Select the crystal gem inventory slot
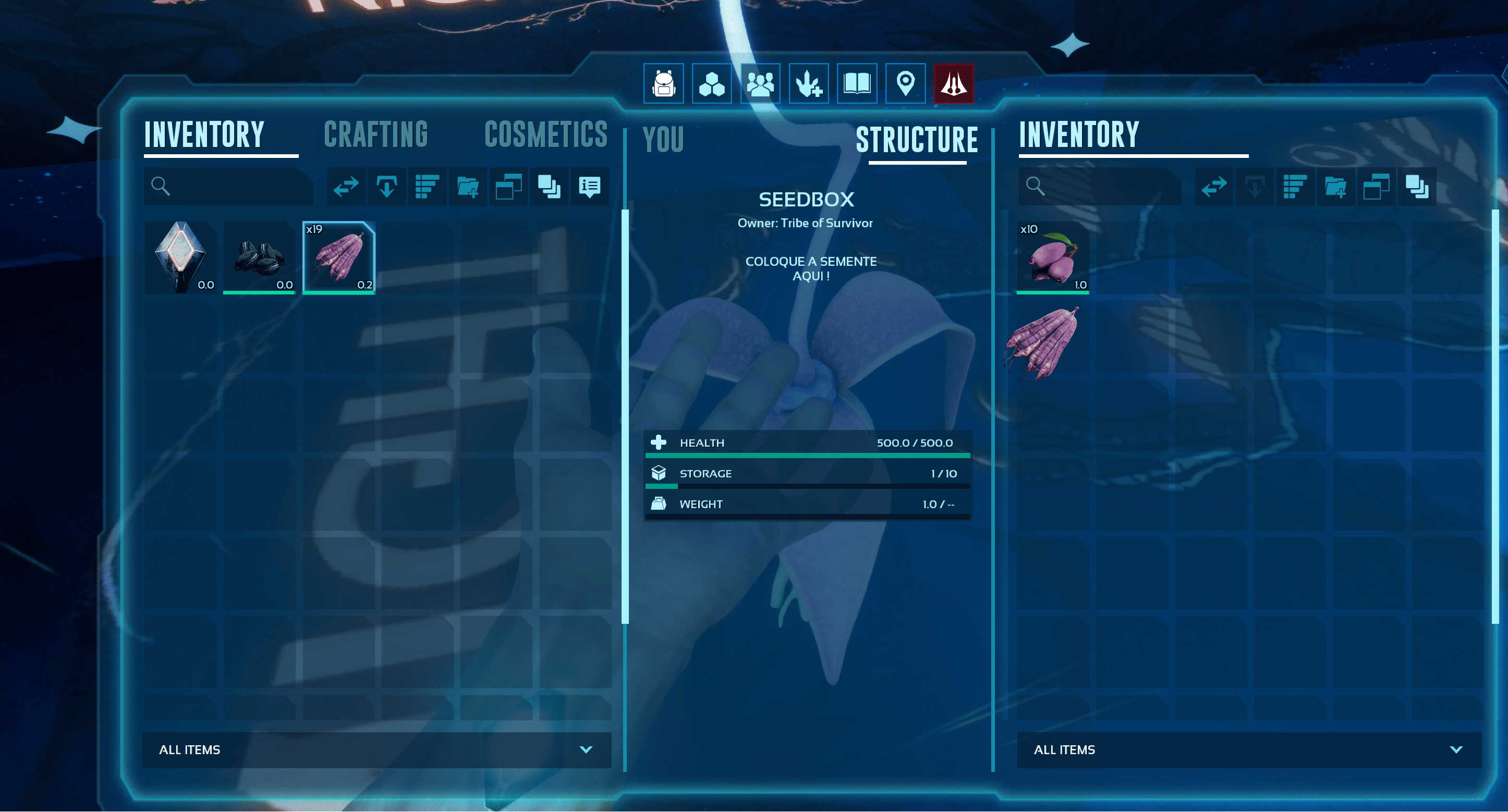The image size is (1508, 812). (180, 257)
